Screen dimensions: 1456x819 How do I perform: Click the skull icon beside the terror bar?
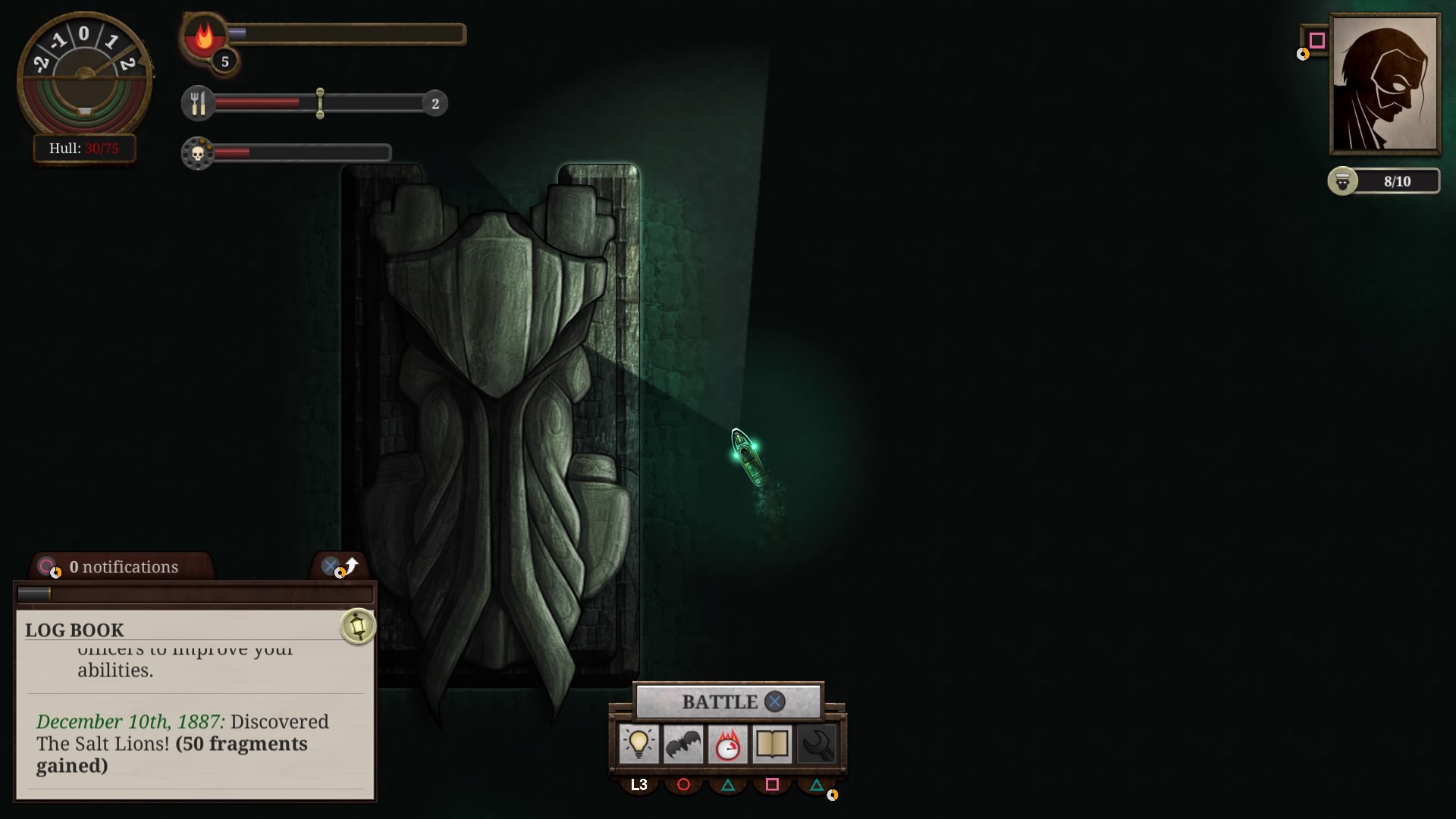coord(199,152)
